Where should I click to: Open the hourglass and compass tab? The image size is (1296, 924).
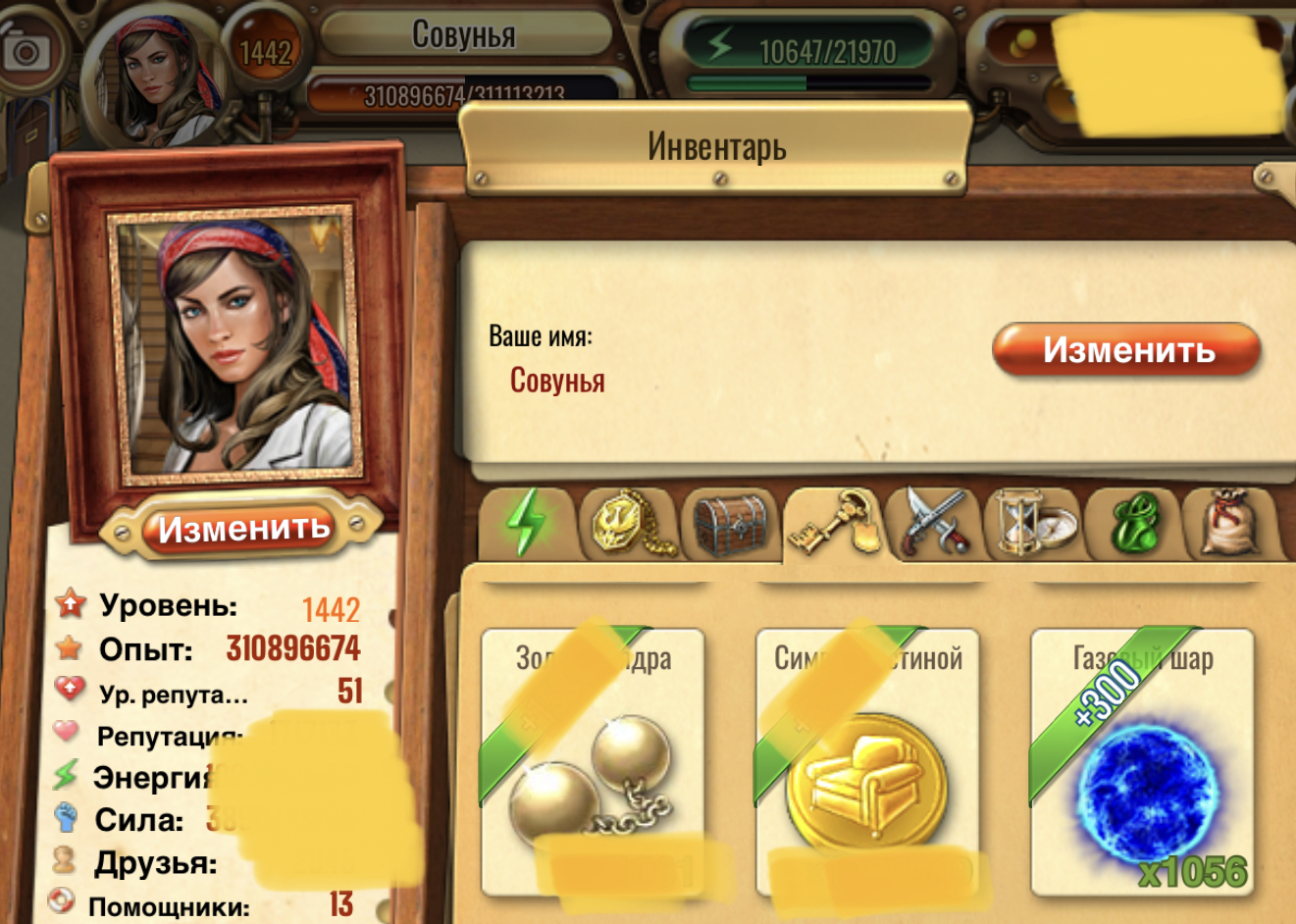click(x=1035, y=525)
